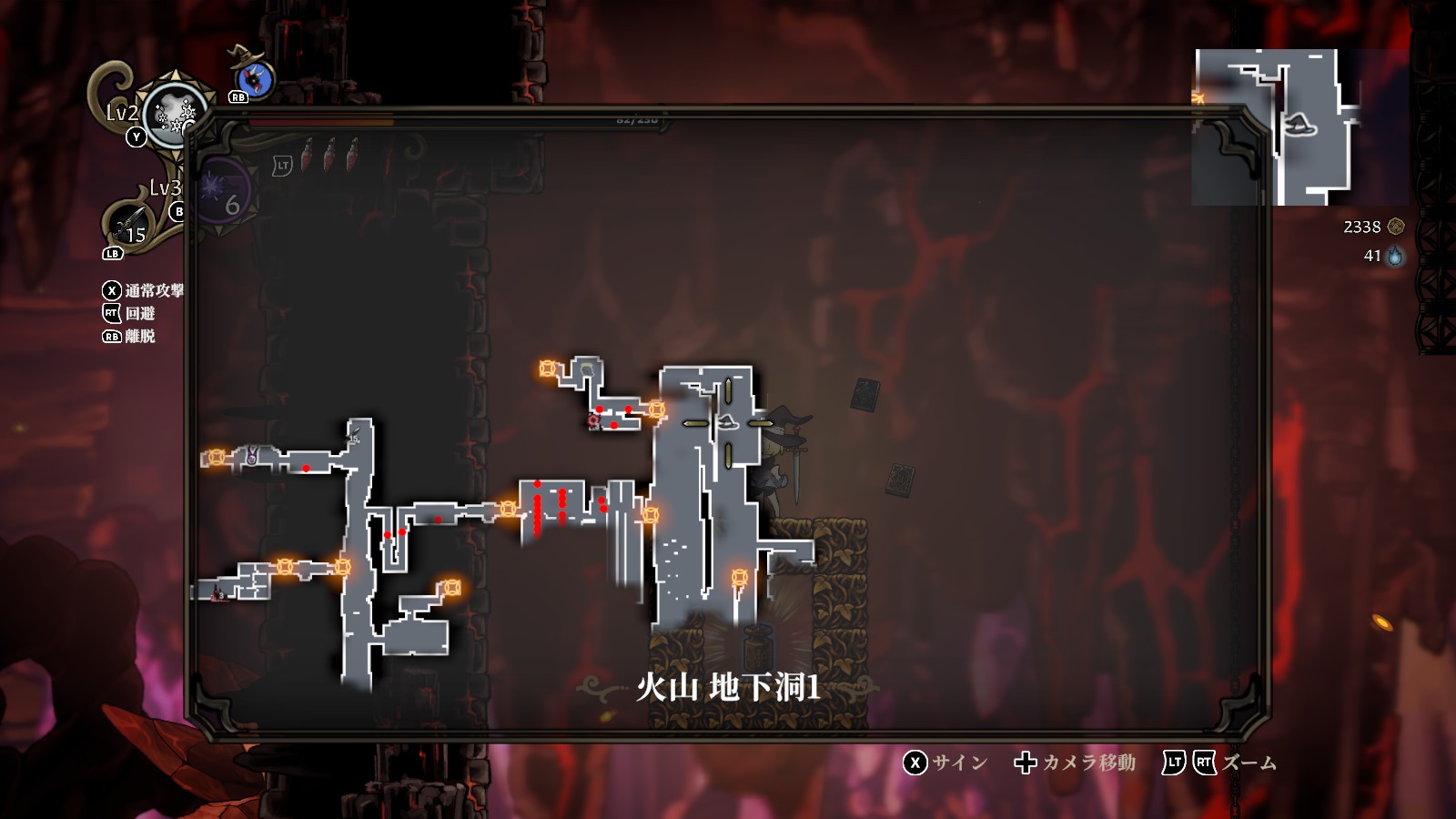Click the dagger pickup marker labeled 15
The image size is (1456, 819).
click(x=354, y=436)
